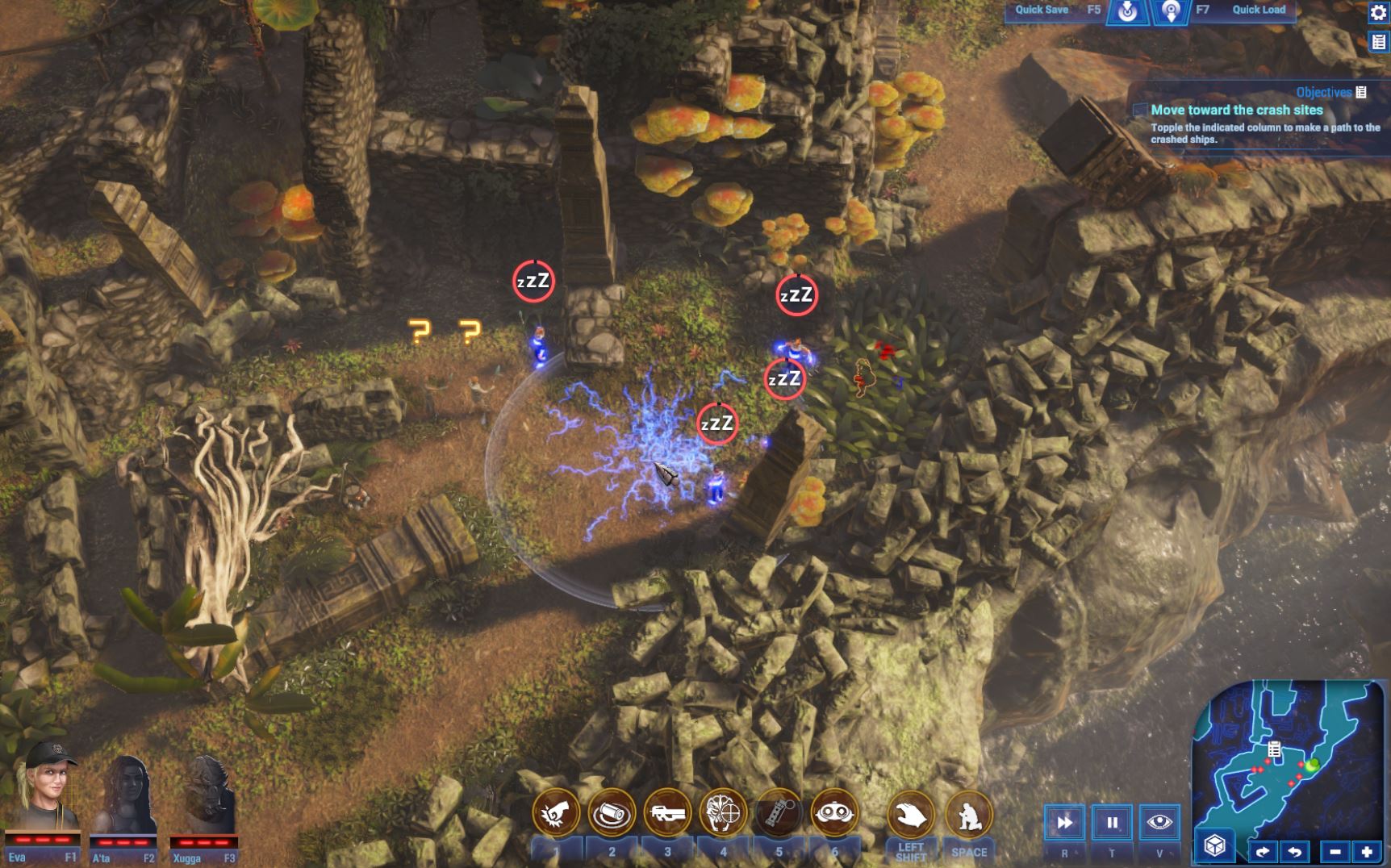Select the grenade ability icon
Image resolution: width=1391 pixels, height=868 pixels.
tap(779, 813)
